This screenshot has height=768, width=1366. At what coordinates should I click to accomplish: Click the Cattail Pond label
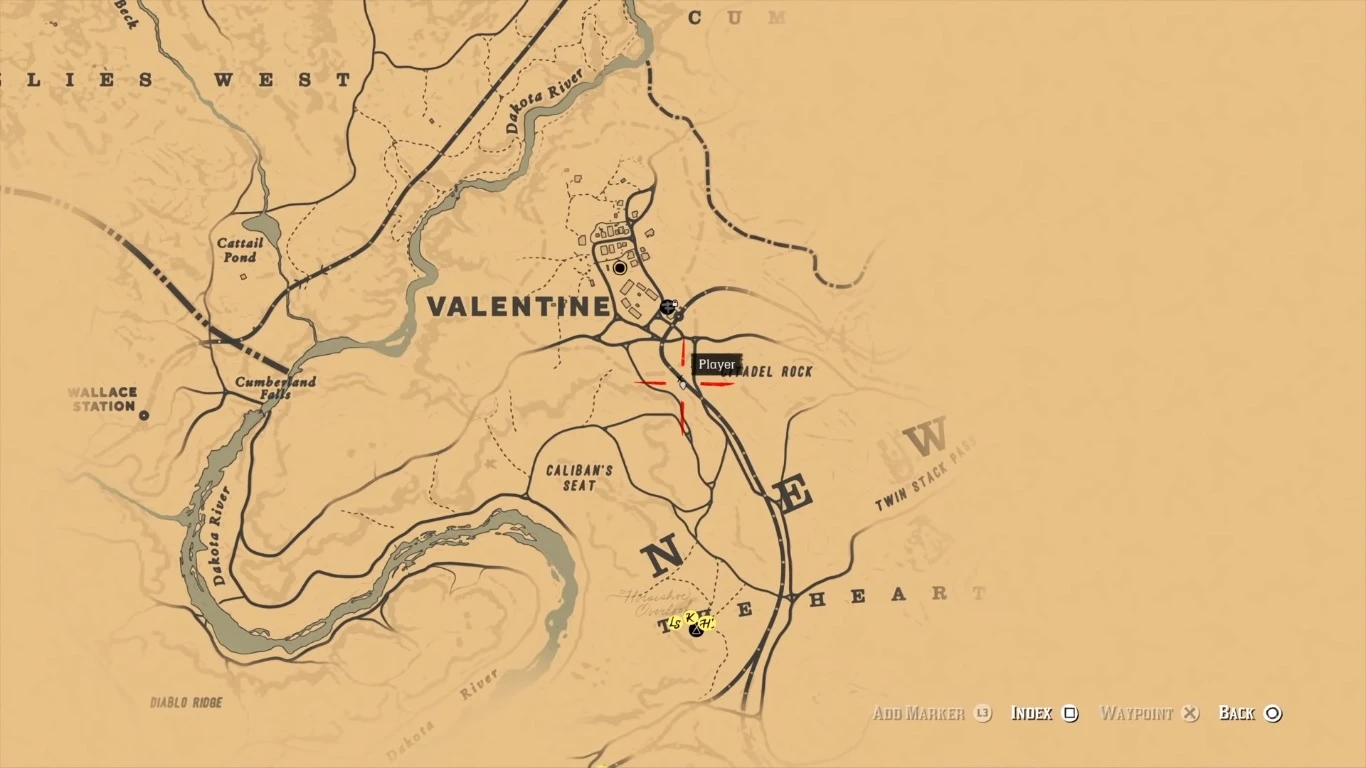click(242, 249)
